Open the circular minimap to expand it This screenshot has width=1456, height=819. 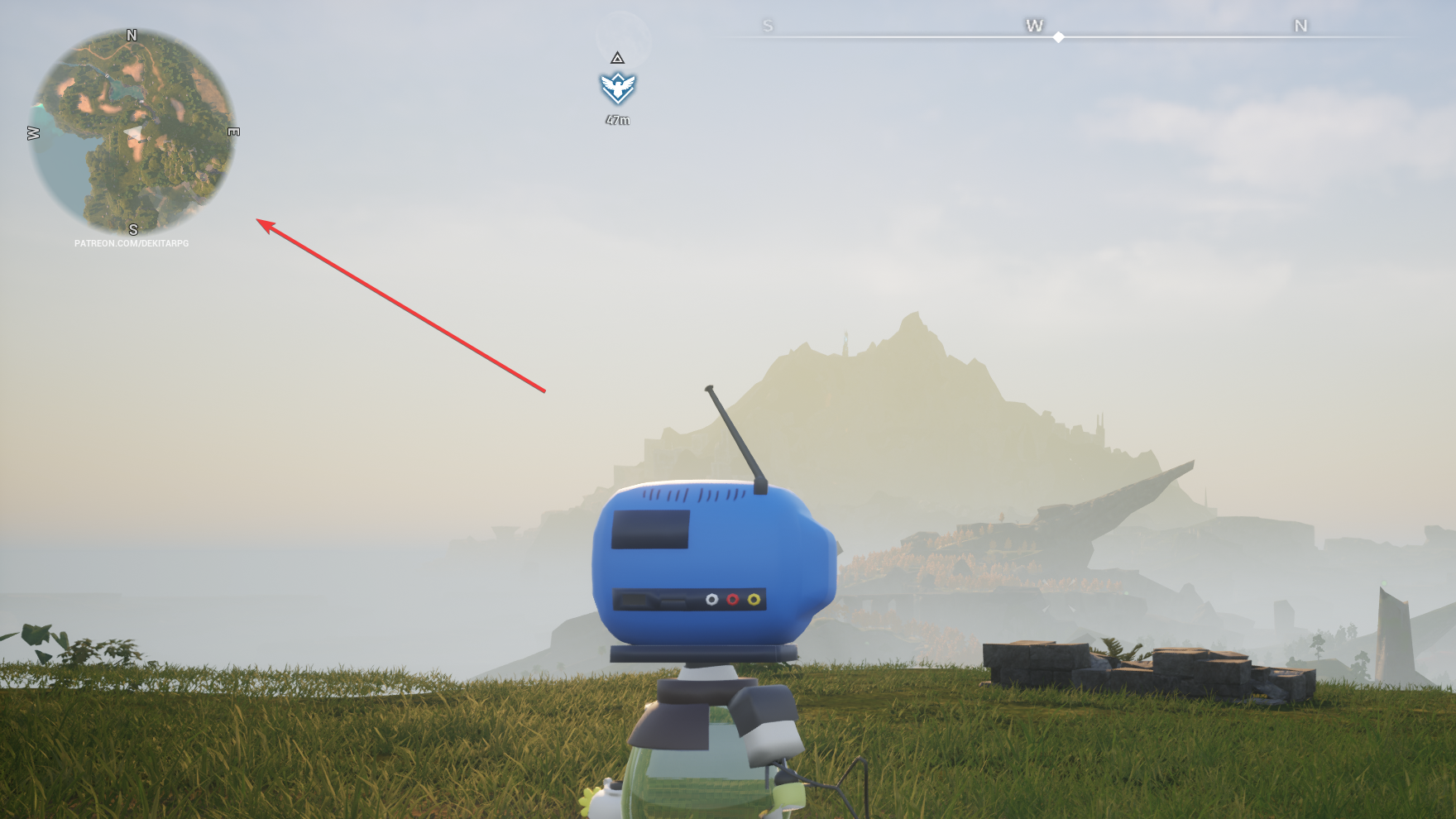(132, 132)
